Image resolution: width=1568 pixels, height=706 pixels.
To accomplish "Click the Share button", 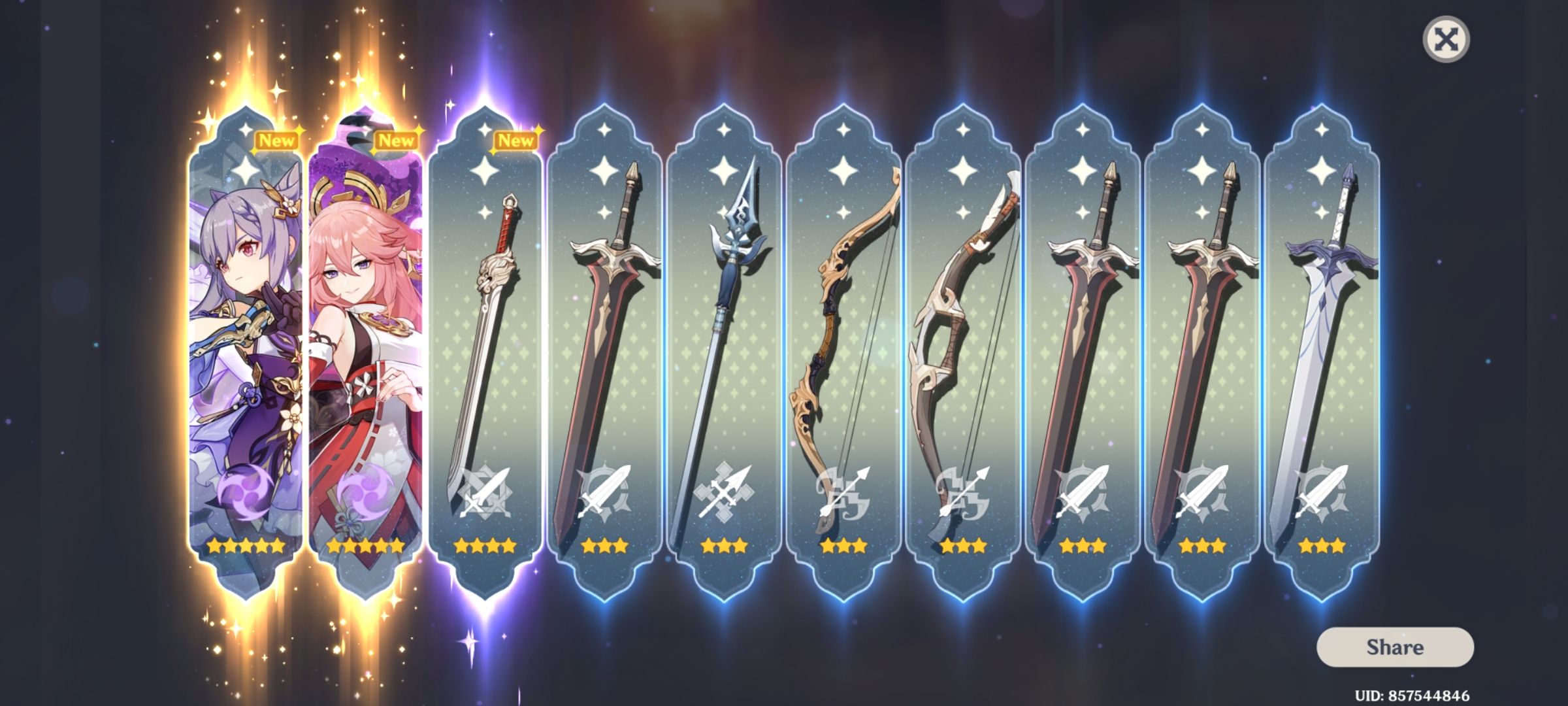I will (1395, 648).
